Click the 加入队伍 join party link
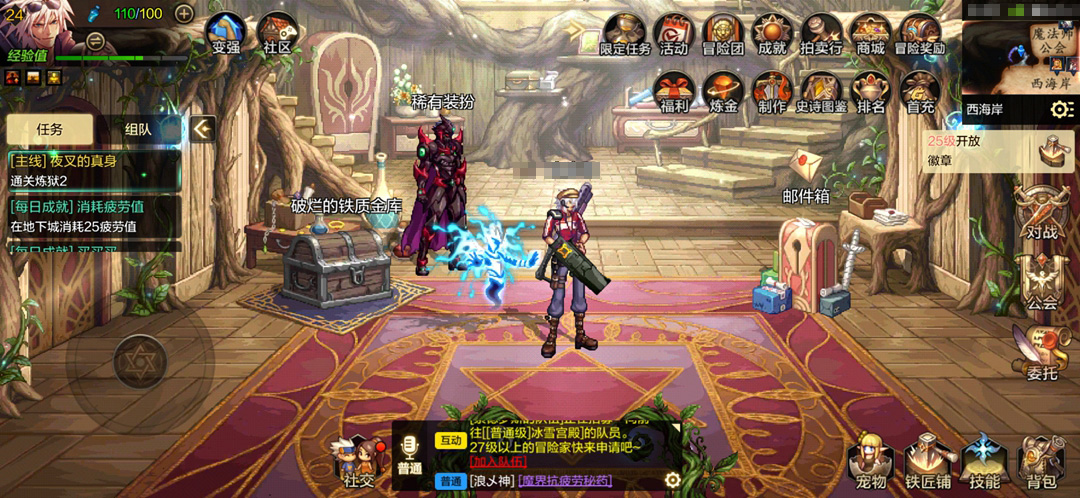Image resolution: width=1080 pixels, height=498 pixels. (499, 461)
